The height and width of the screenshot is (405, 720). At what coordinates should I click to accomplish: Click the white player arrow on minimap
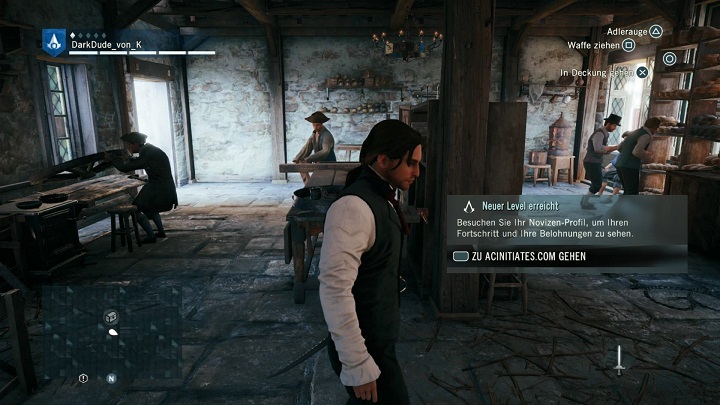coord(112,331)
